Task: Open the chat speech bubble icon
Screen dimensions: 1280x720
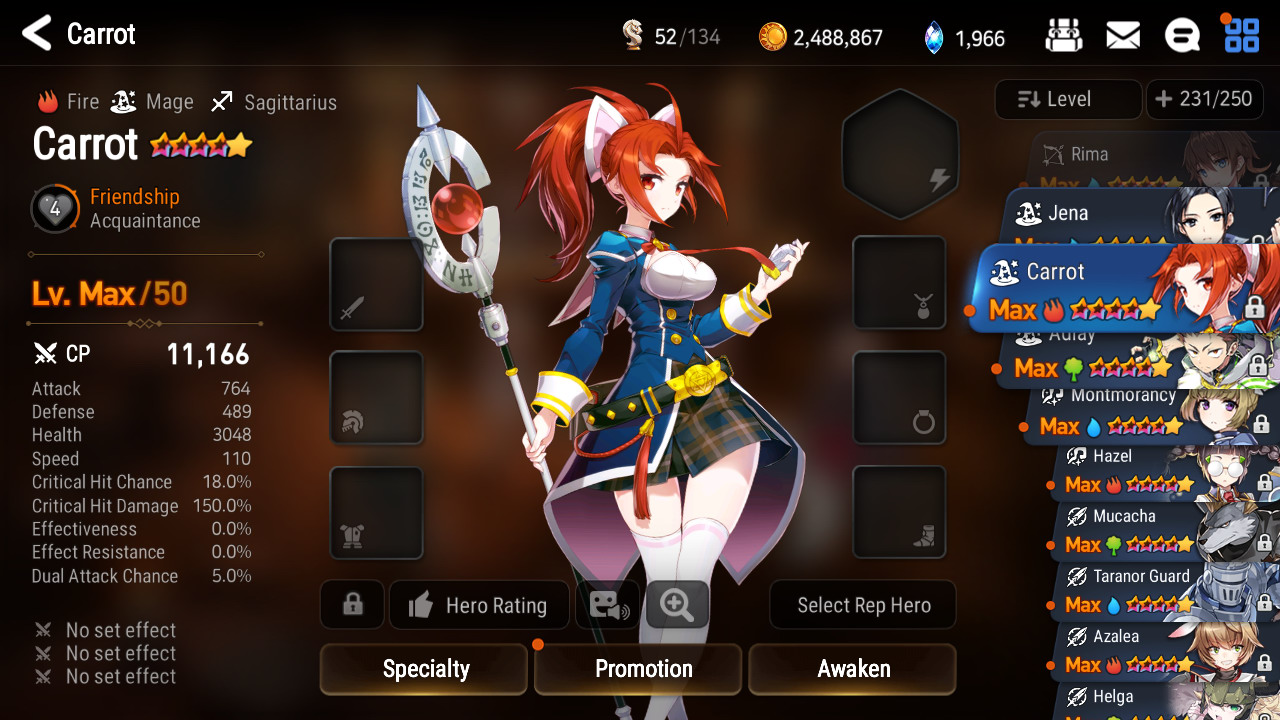Action: pyautogui.click(x=1182, y=36)
